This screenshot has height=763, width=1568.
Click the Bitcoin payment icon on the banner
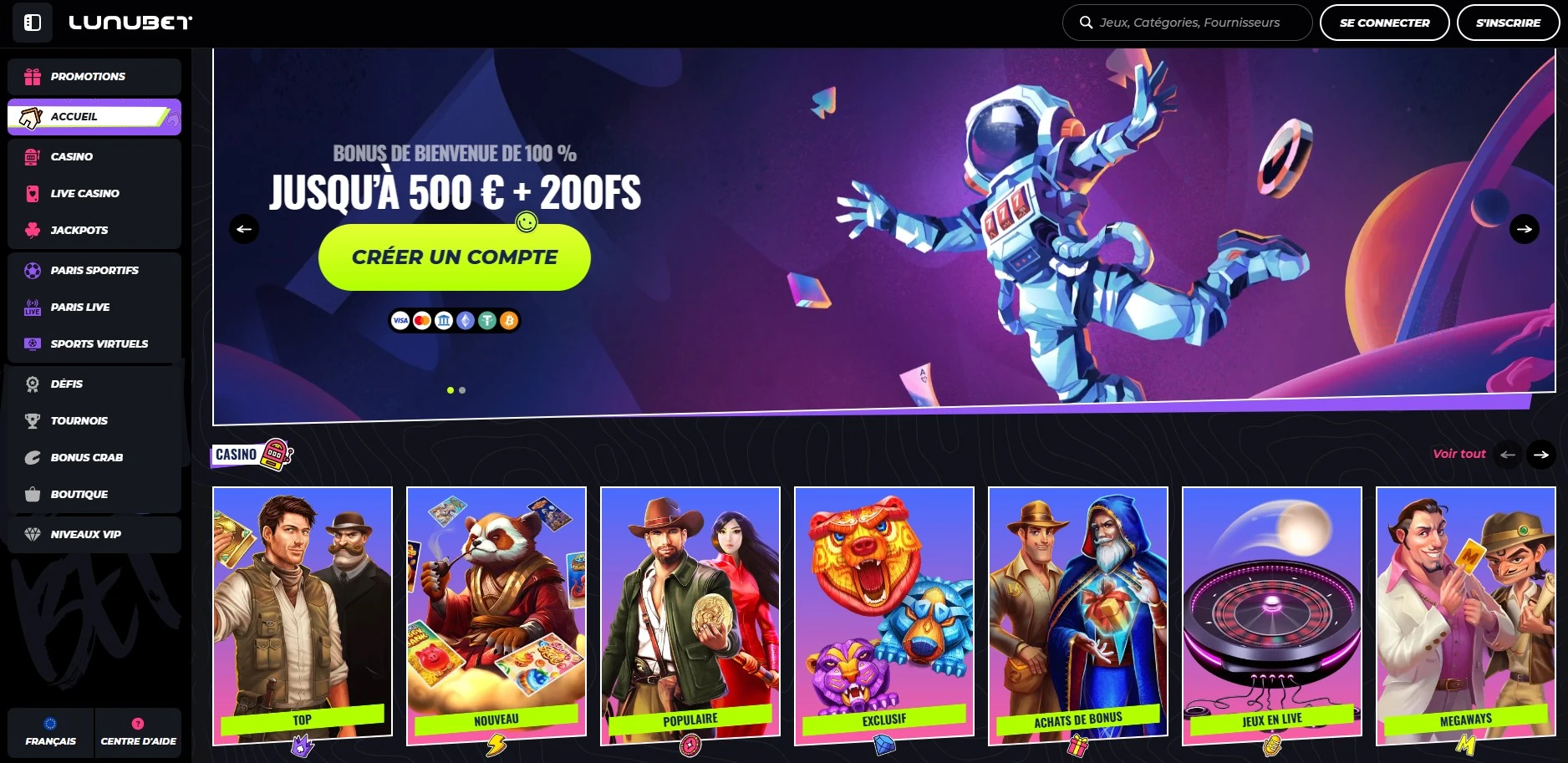[x=507, y=320]
